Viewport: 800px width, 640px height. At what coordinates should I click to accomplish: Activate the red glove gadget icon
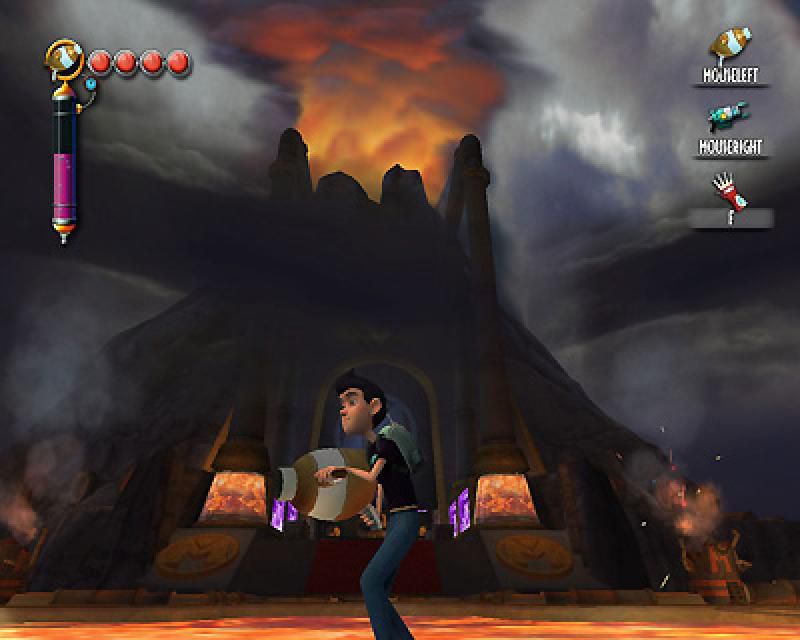coord(729,187)
